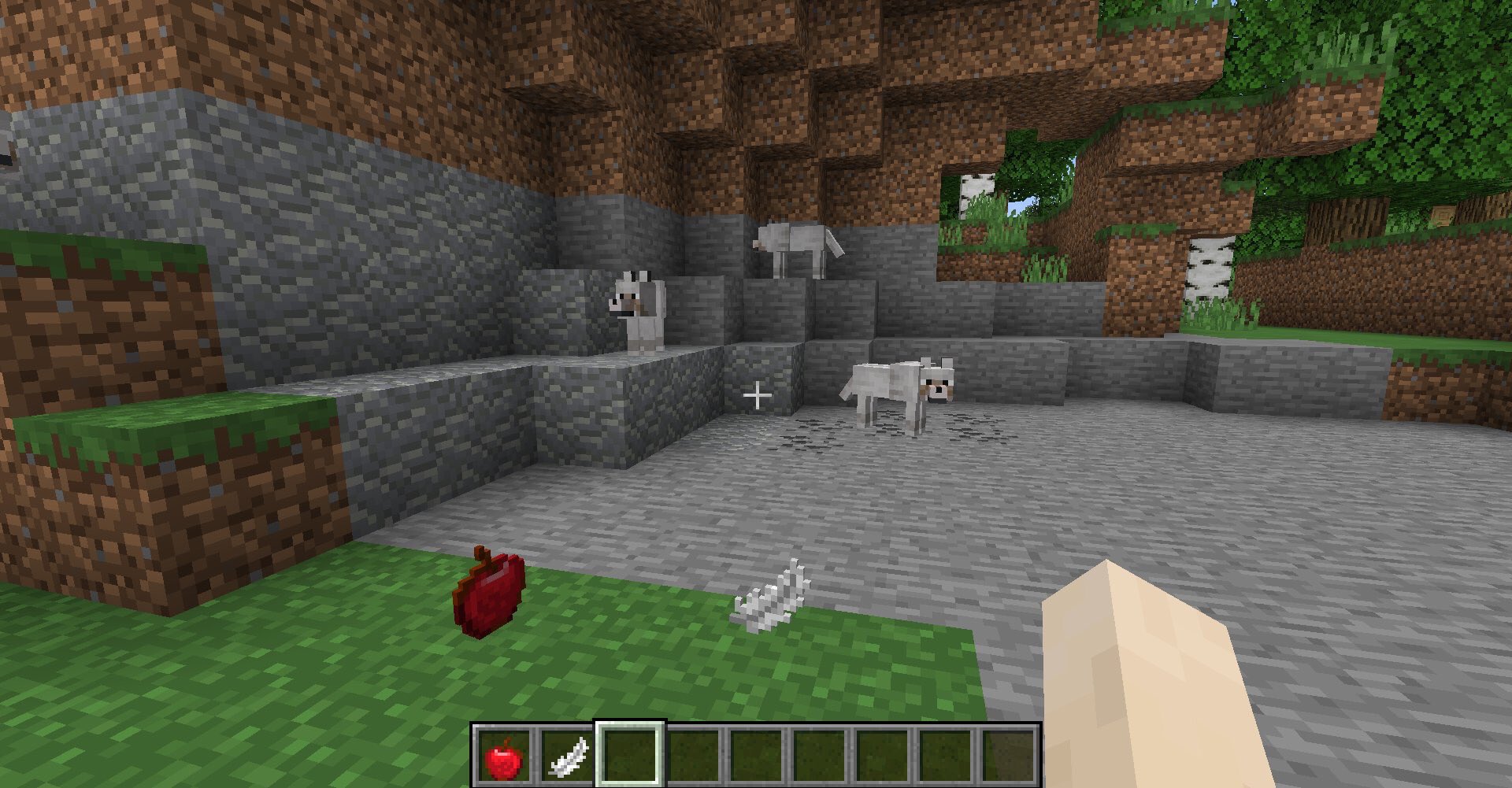Click the crosshair in the center
Image resolution: width=1512 pixels, height=788 pixels.
(758, 394)
